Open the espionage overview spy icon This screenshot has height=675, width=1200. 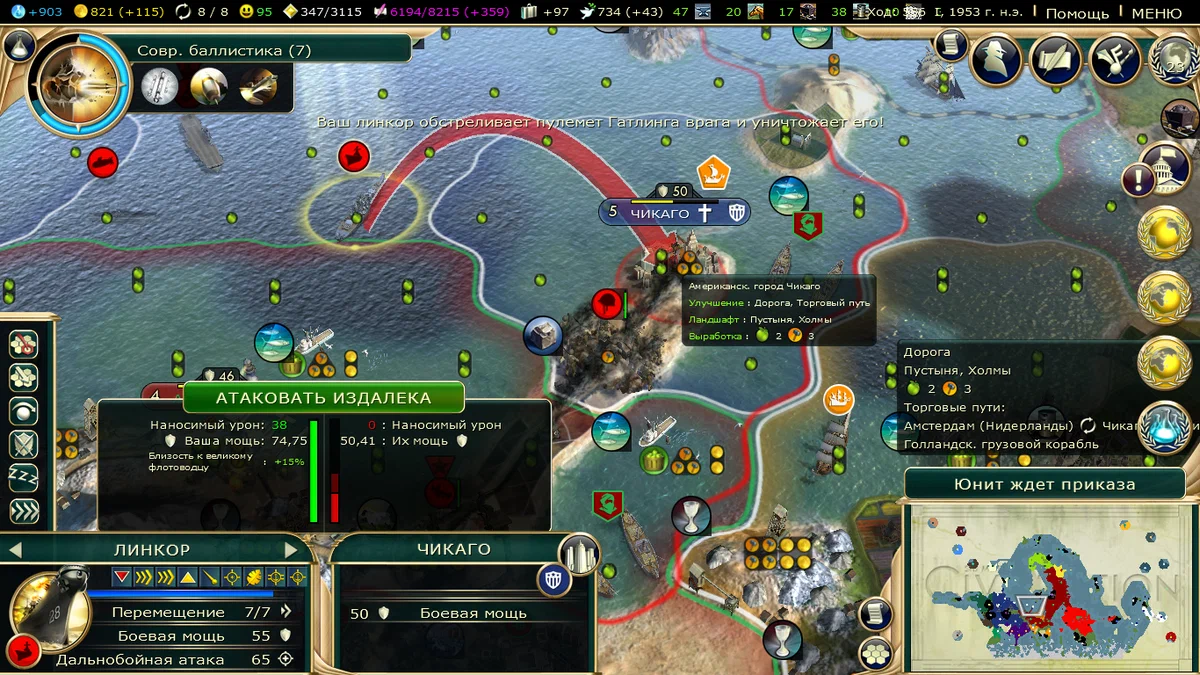point(996,59)
